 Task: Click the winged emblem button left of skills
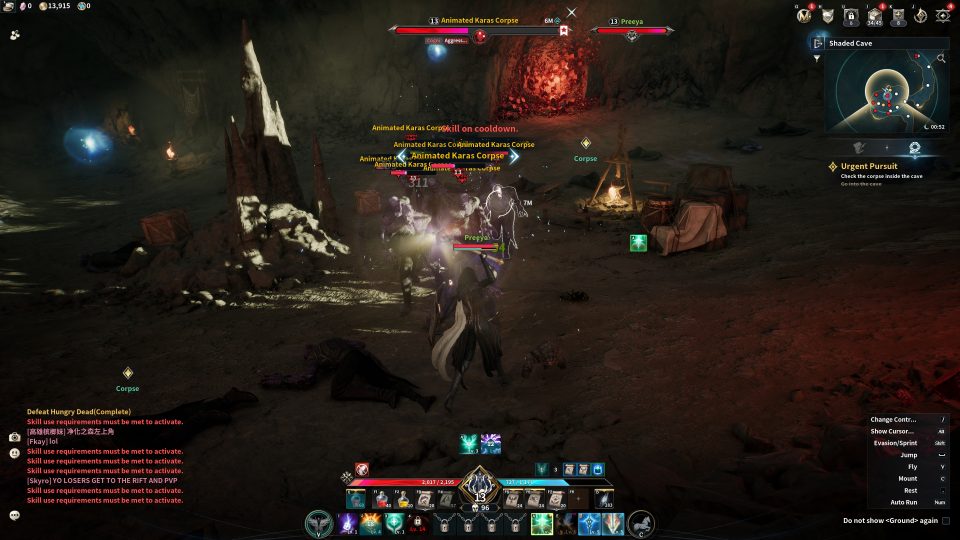320,523
